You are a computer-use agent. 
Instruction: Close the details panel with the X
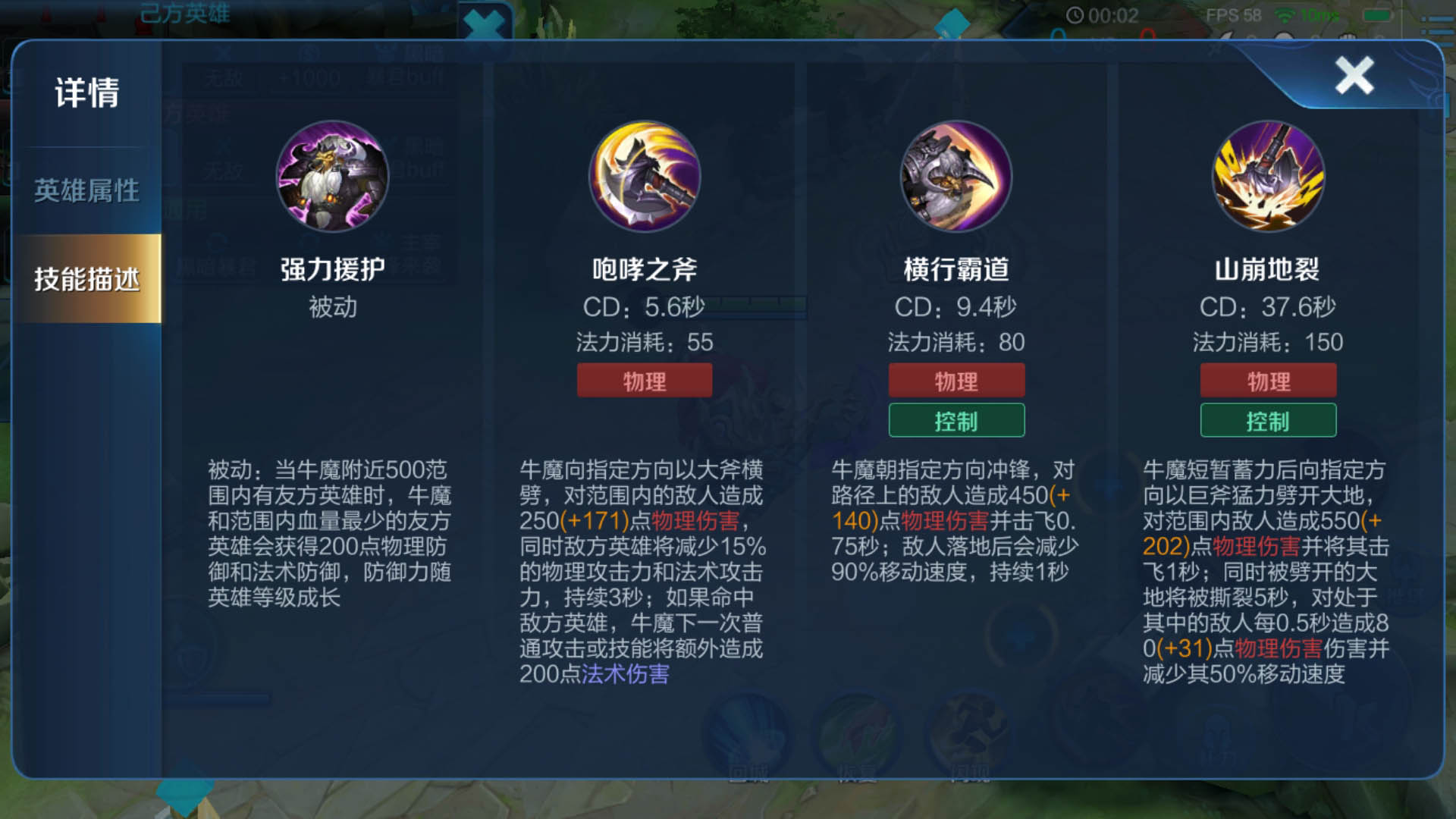(x=1354, y=76)
